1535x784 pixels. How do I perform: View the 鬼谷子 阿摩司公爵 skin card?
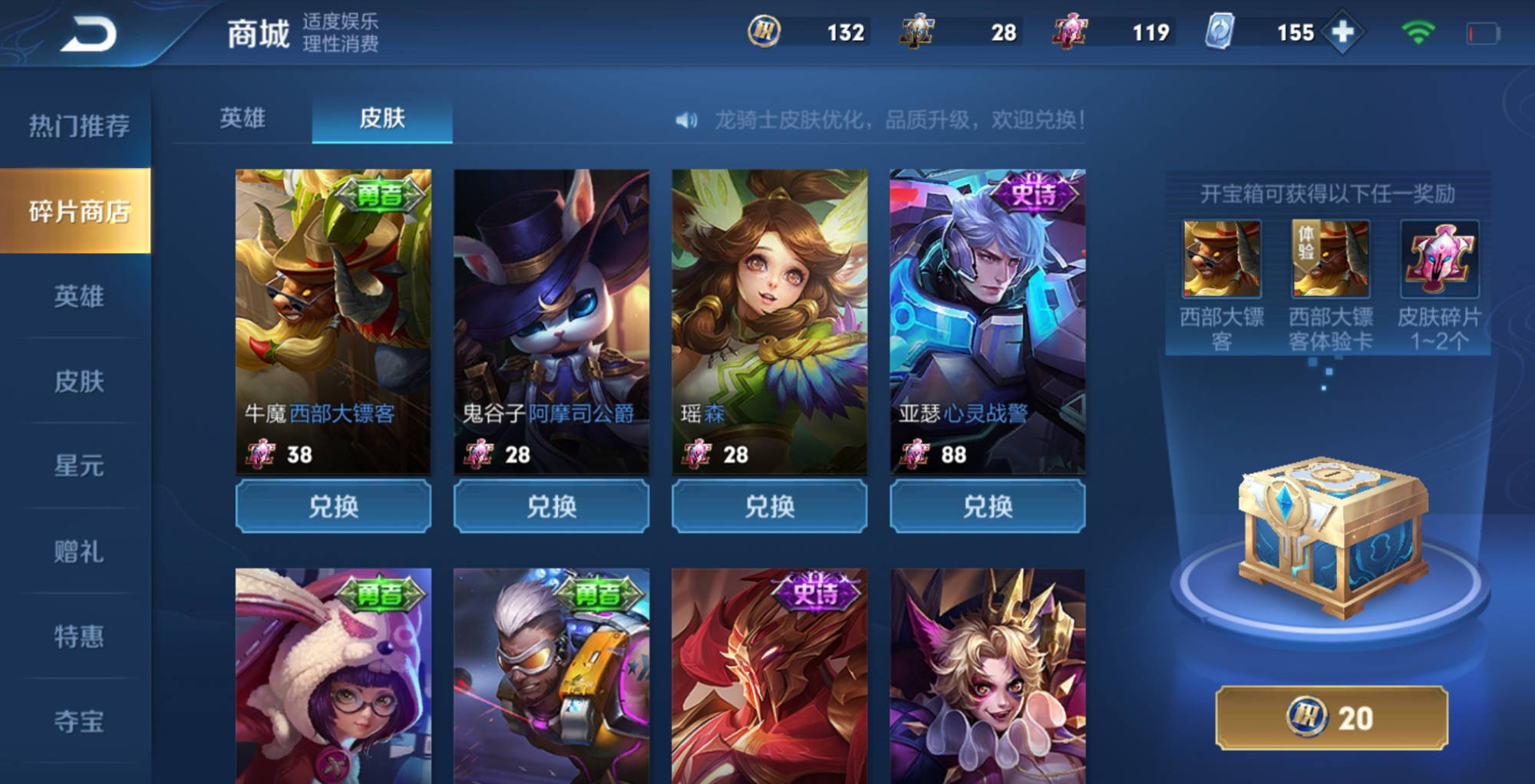[551, 321]
